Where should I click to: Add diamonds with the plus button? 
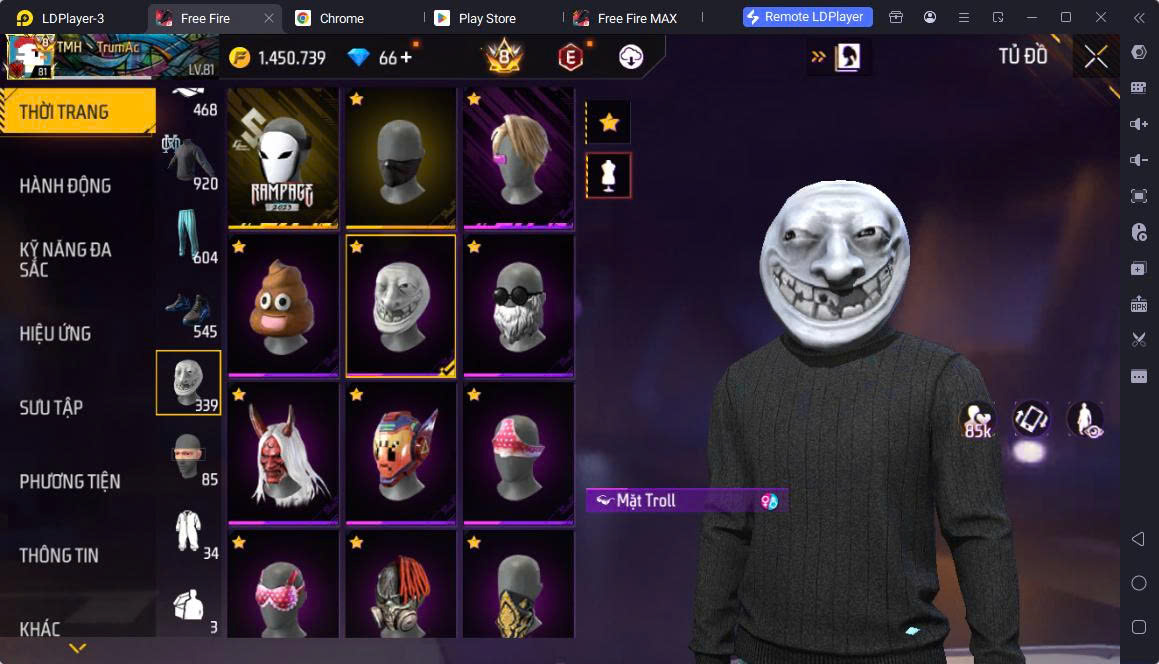tap(406, 58)
